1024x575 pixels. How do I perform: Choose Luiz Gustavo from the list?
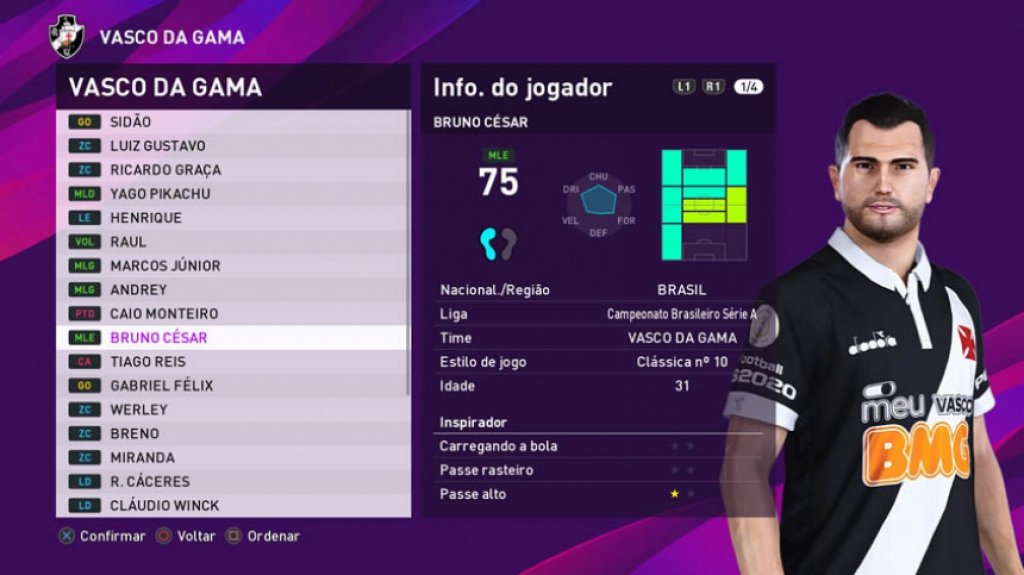232,146
